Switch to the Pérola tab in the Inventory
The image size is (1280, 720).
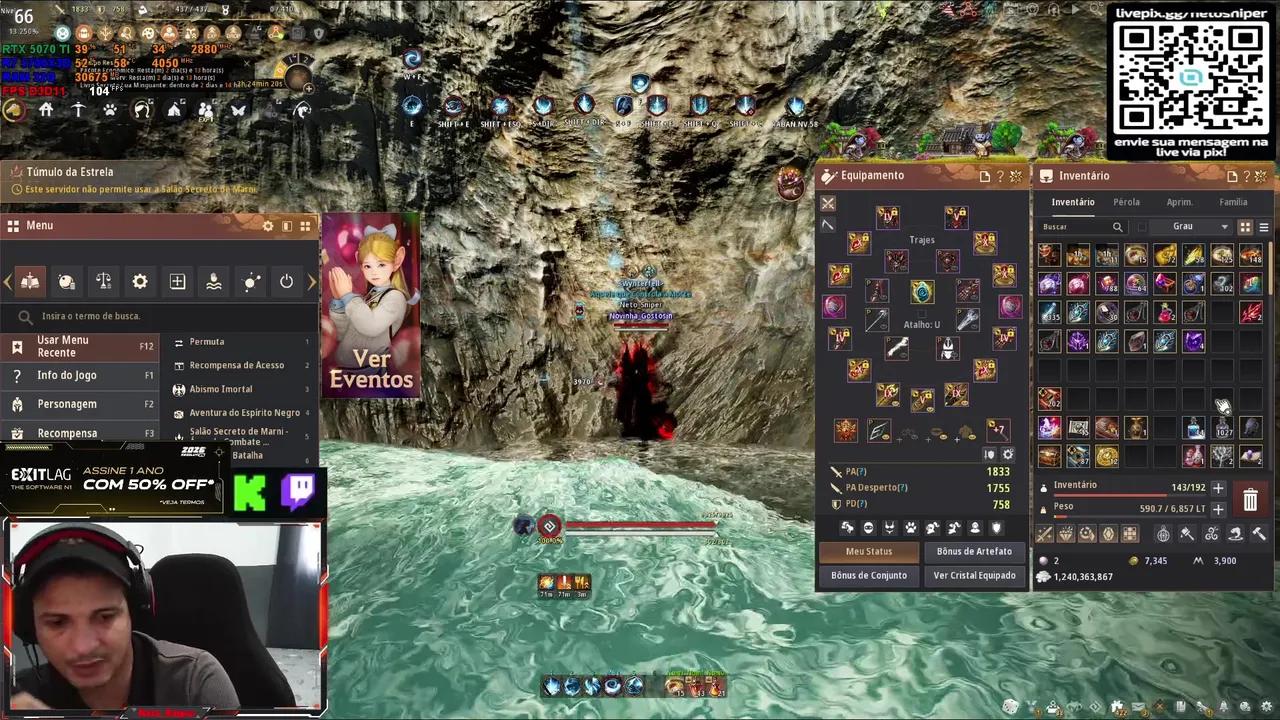(x=1126, y=202)
